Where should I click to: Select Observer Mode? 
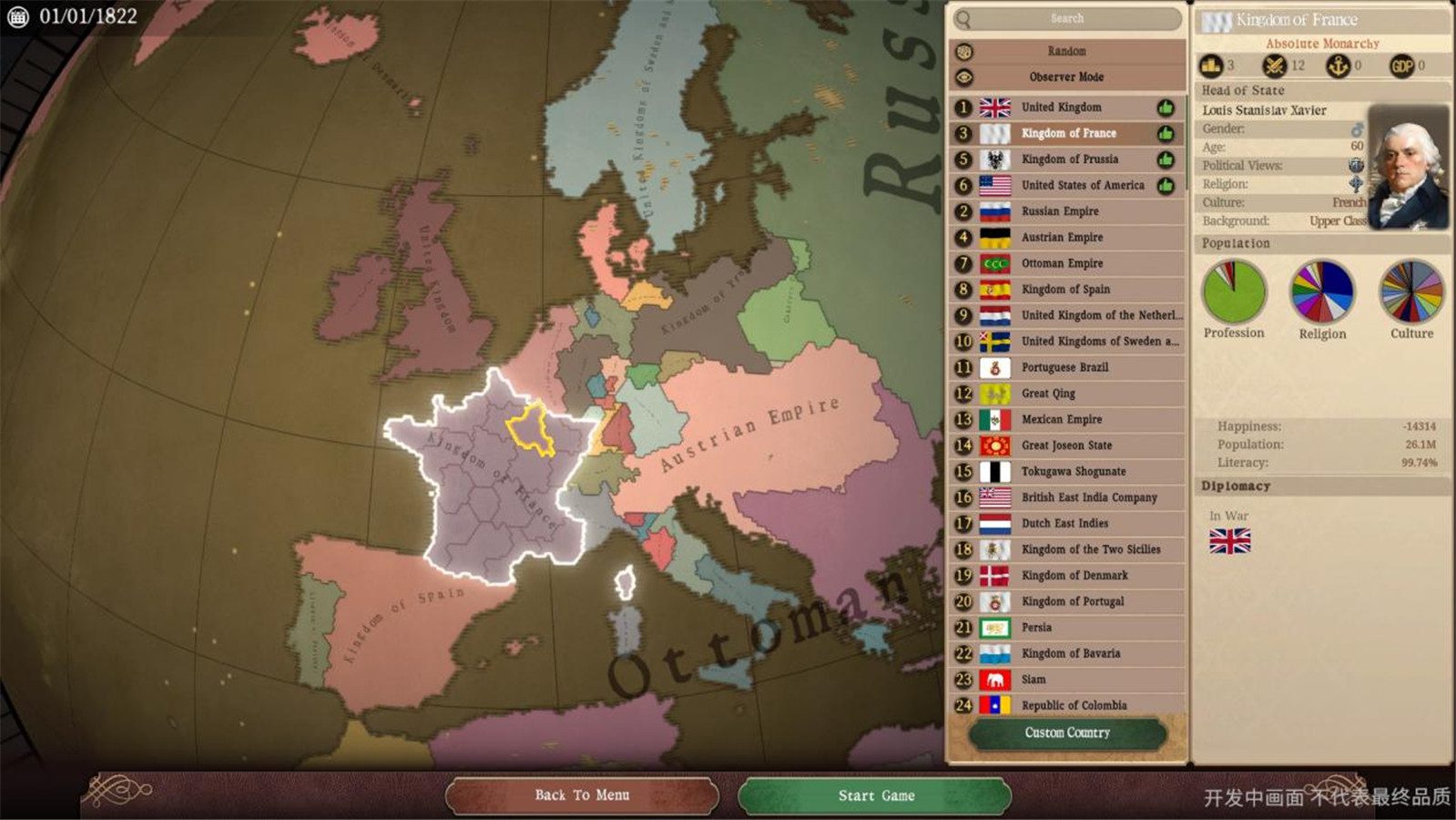pos(1066,77)
